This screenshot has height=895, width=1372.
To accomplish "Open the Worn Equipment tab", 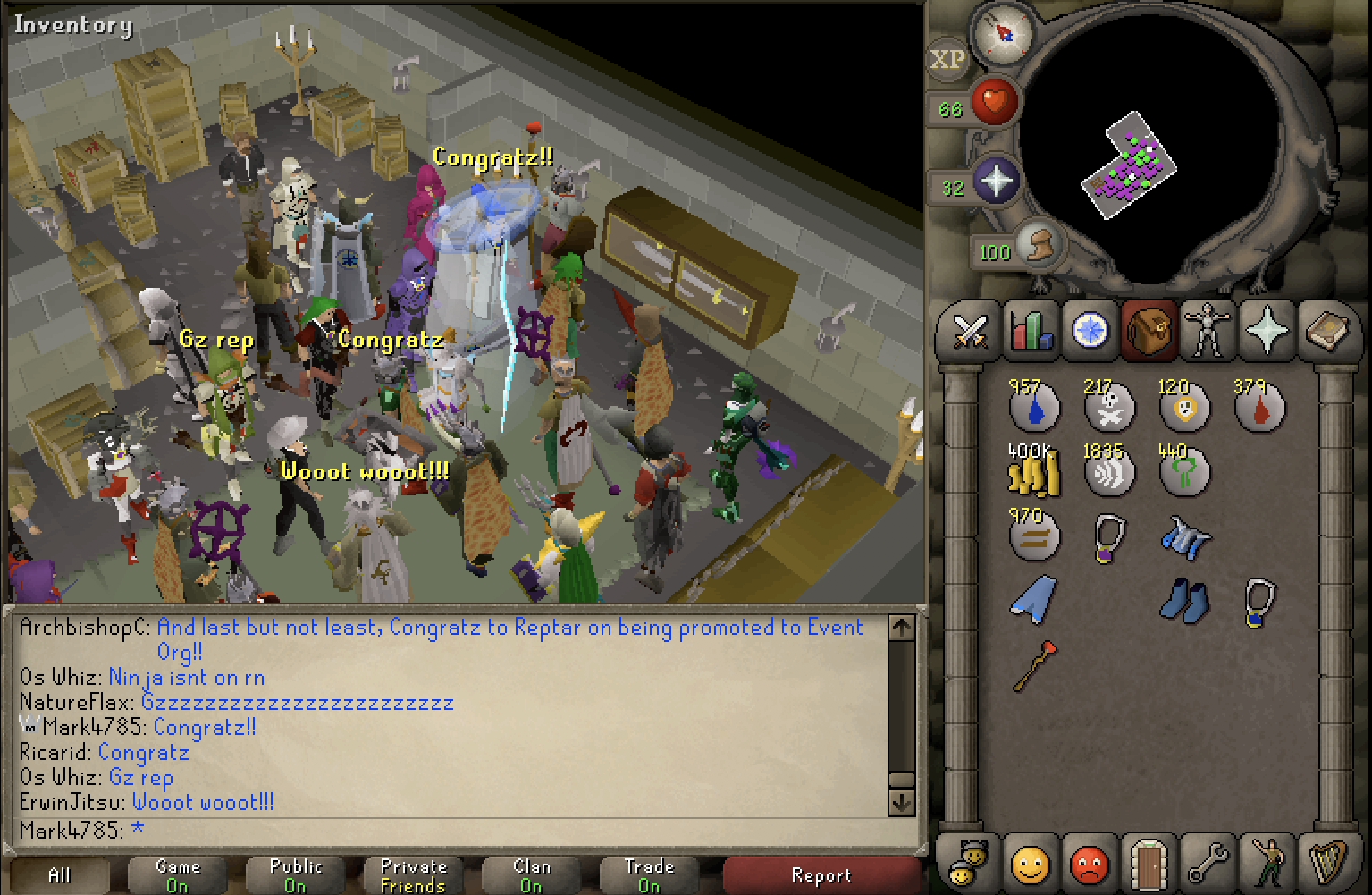I will click(x=1208, y=330).
